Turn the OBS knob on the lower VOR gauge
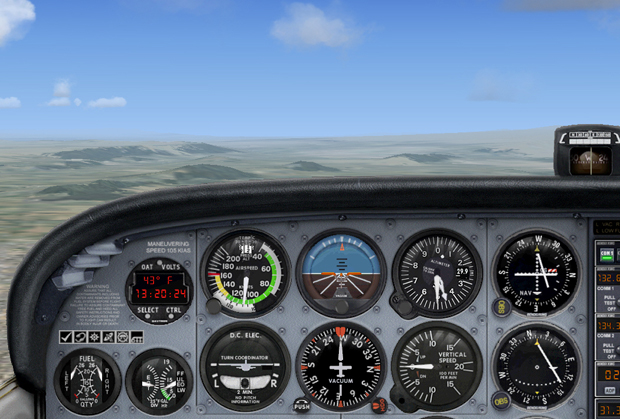The height and width of the screenshot is (419, 620). (x=502, y=400)
